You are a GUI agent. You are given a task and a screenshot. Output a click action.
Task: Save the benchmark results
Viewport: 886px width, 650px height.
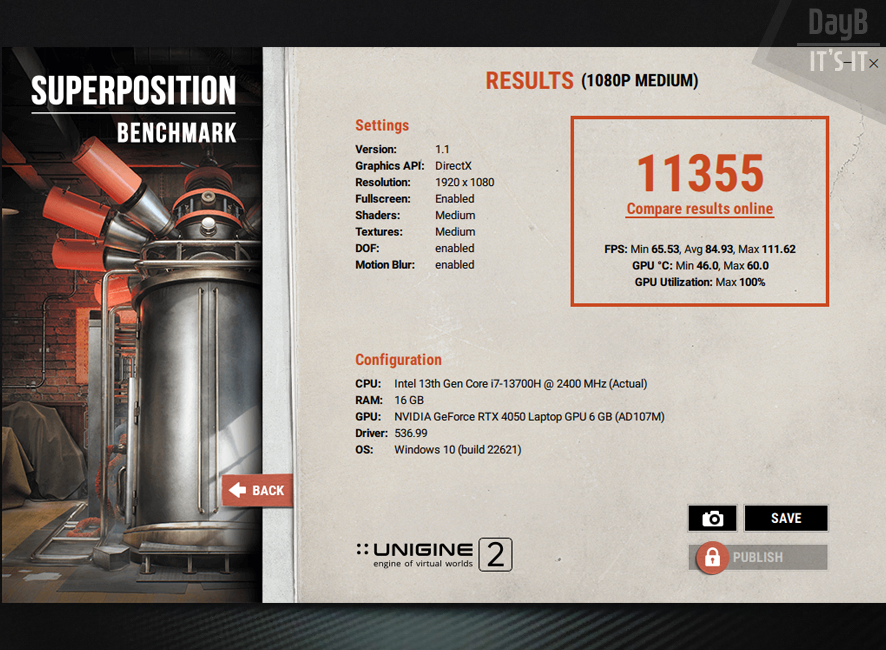point(786,518)
